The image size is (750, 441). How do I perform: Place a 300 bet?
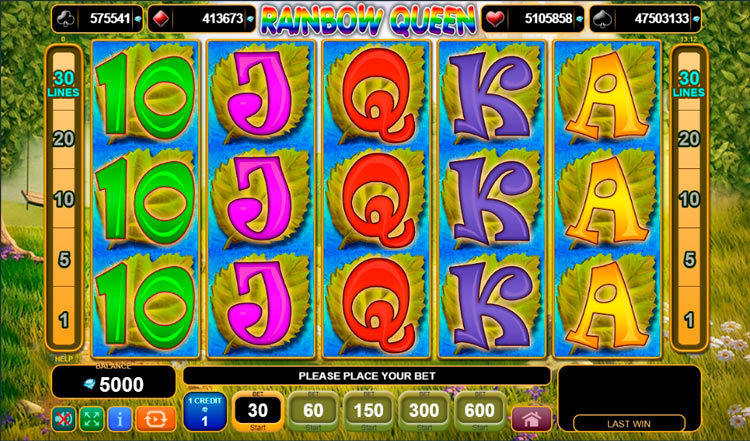425,412
